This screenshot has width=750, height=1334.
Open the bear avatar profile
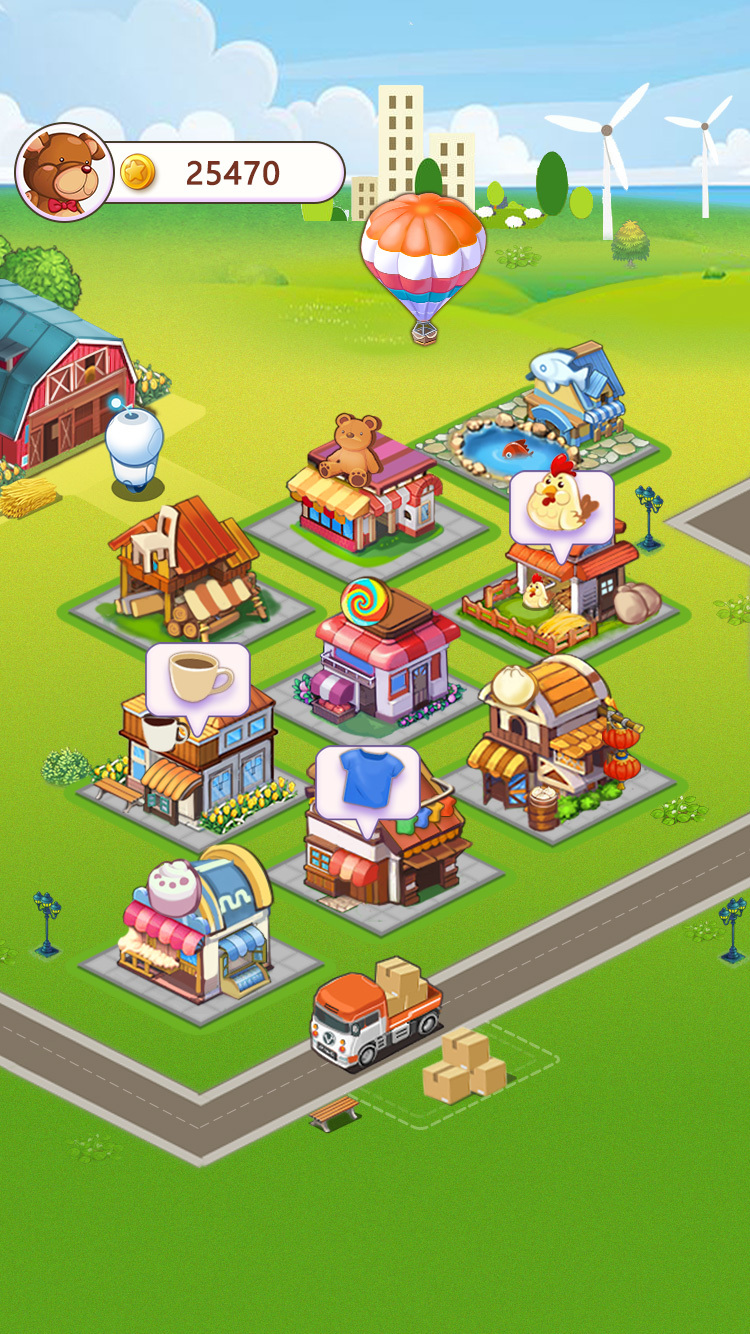pos(64,172)
